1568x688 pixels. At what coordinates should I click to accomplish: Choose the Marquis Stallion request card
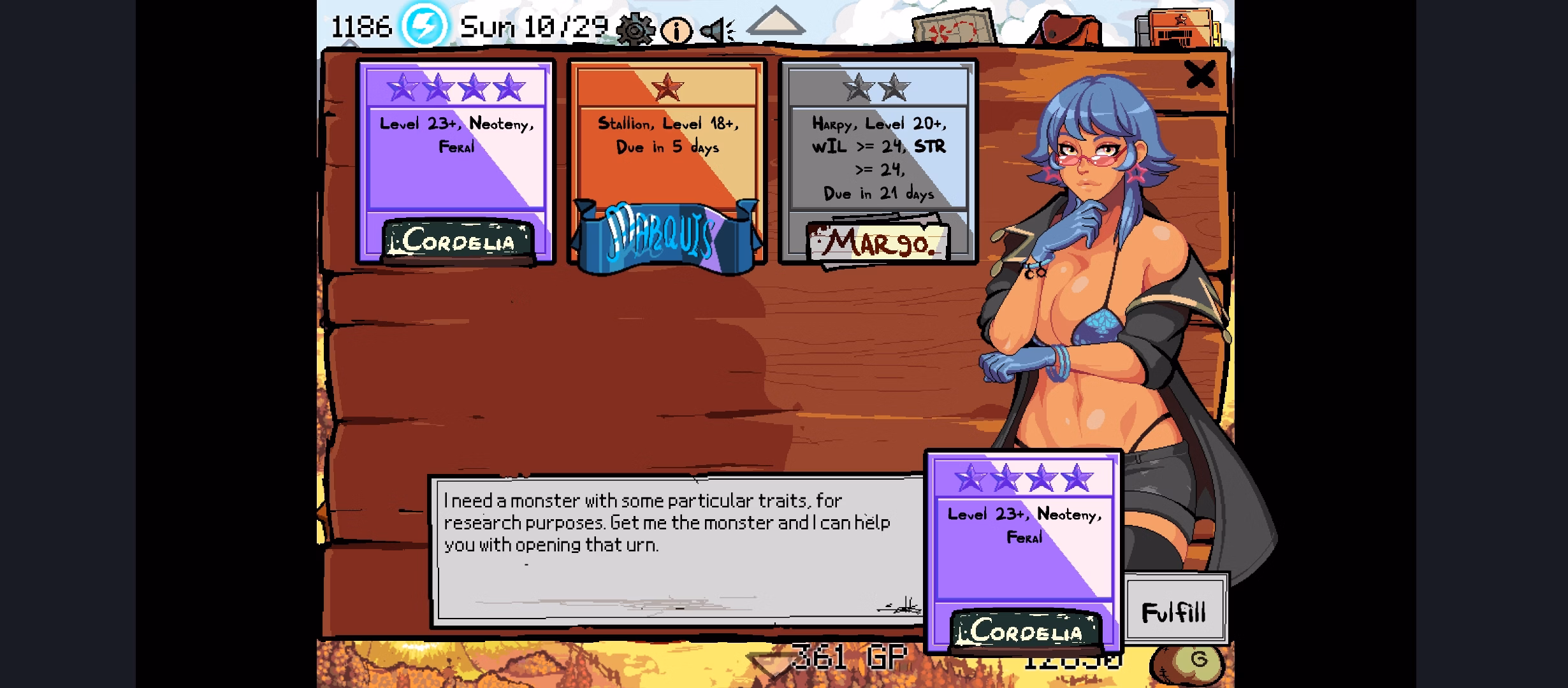pyautogui.click(x=667, y=162)
